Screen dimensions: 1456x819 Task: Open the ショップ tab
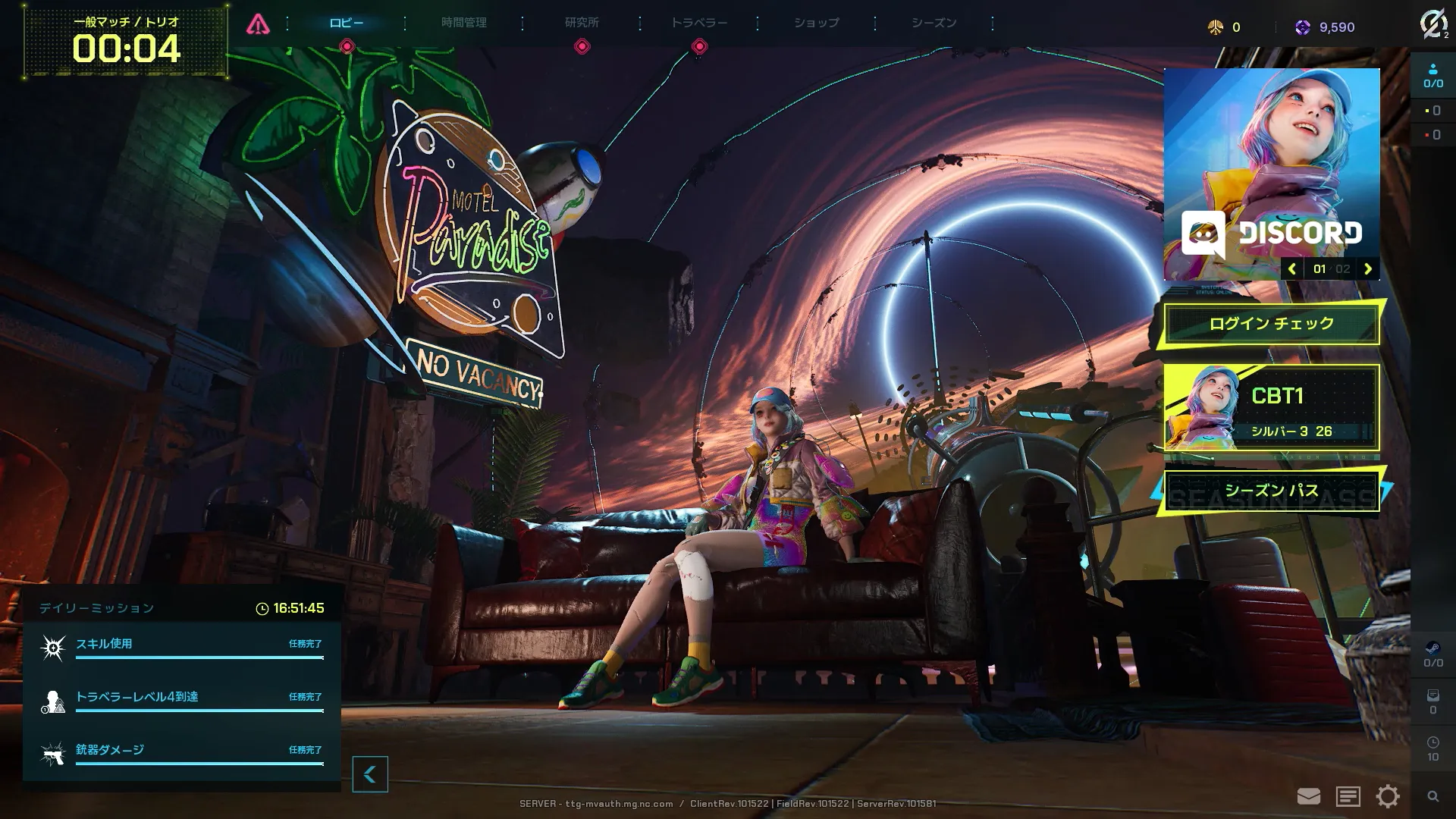pos(816,23)
